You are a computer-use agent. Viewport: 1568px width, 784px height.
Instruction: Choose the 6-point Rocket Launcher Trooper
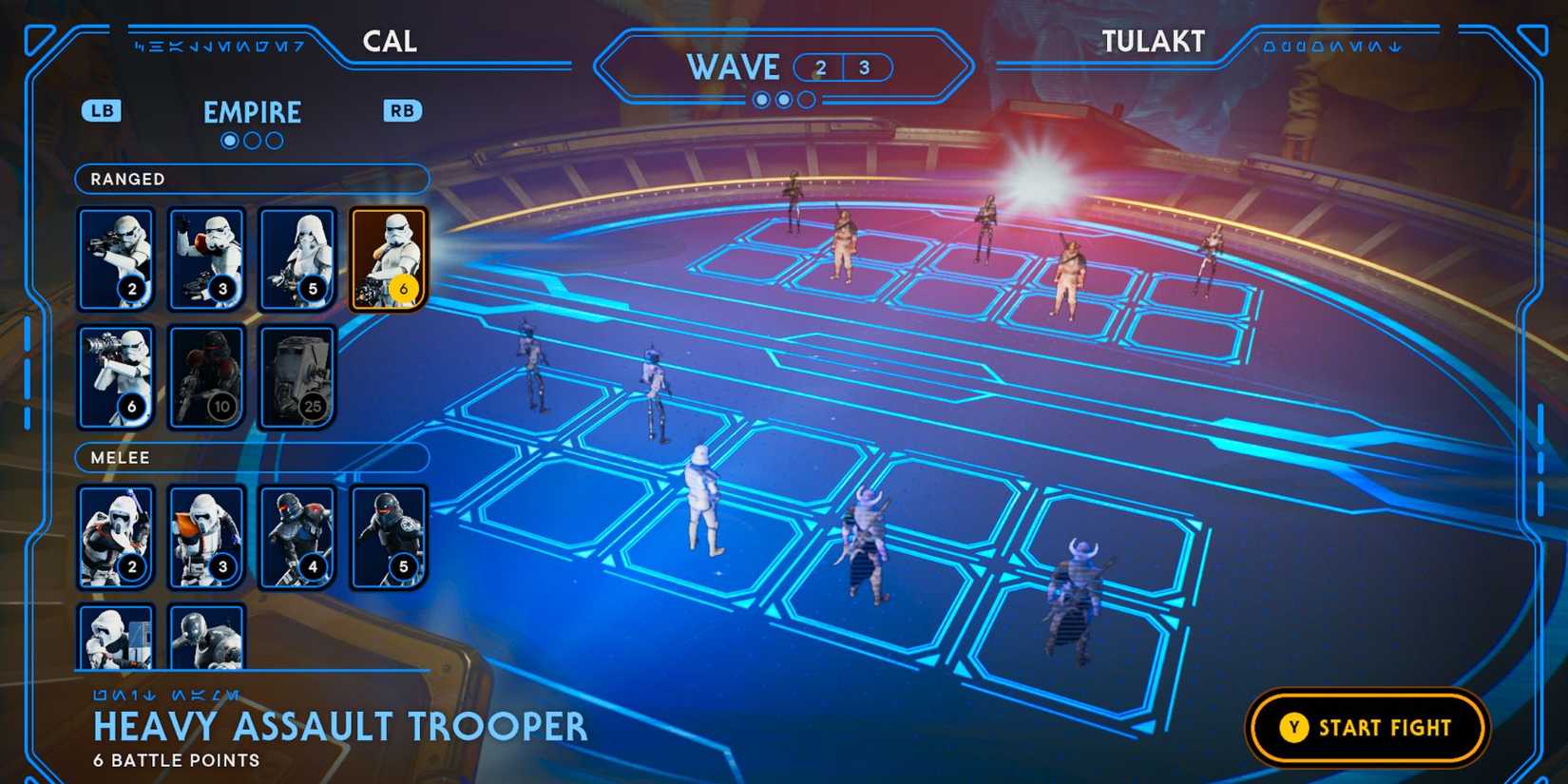pyautogui.click(x=116, y=375)
